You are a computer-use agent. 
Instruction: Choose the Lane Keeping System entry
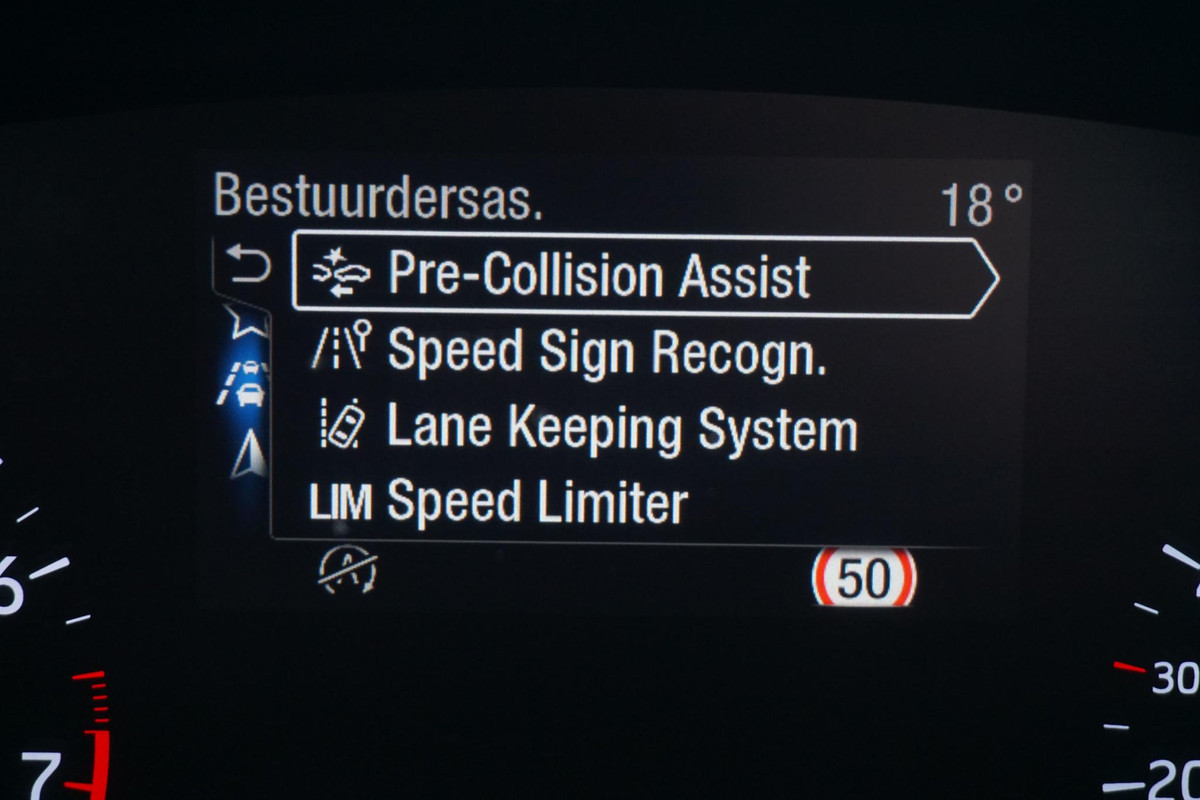point(620,428)
